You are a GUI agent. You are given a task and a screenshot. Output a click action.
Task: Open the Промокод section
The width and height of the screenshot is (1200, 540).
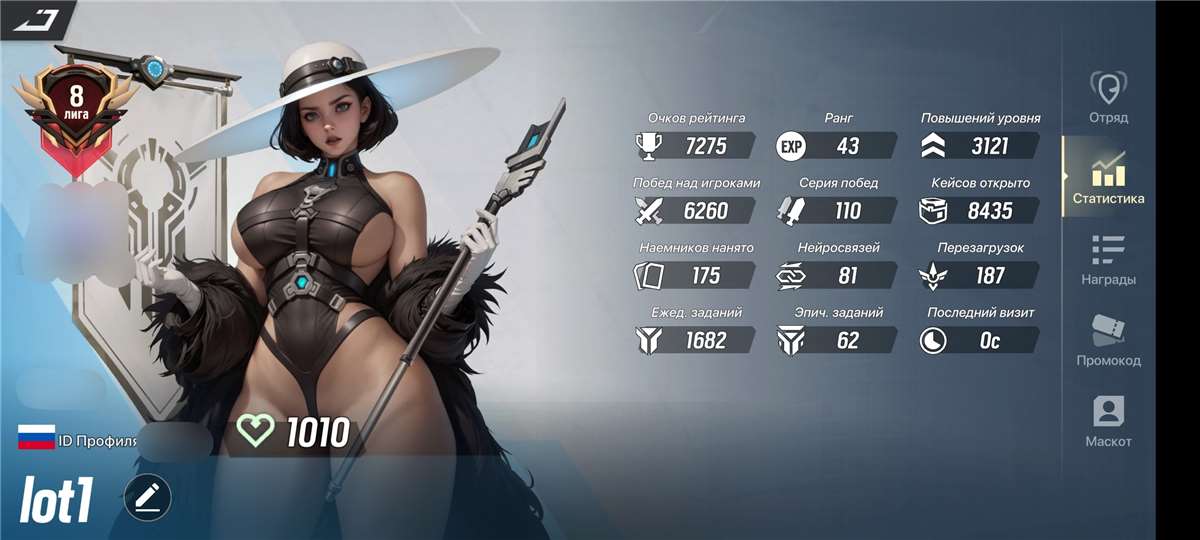click(1108, 341)
